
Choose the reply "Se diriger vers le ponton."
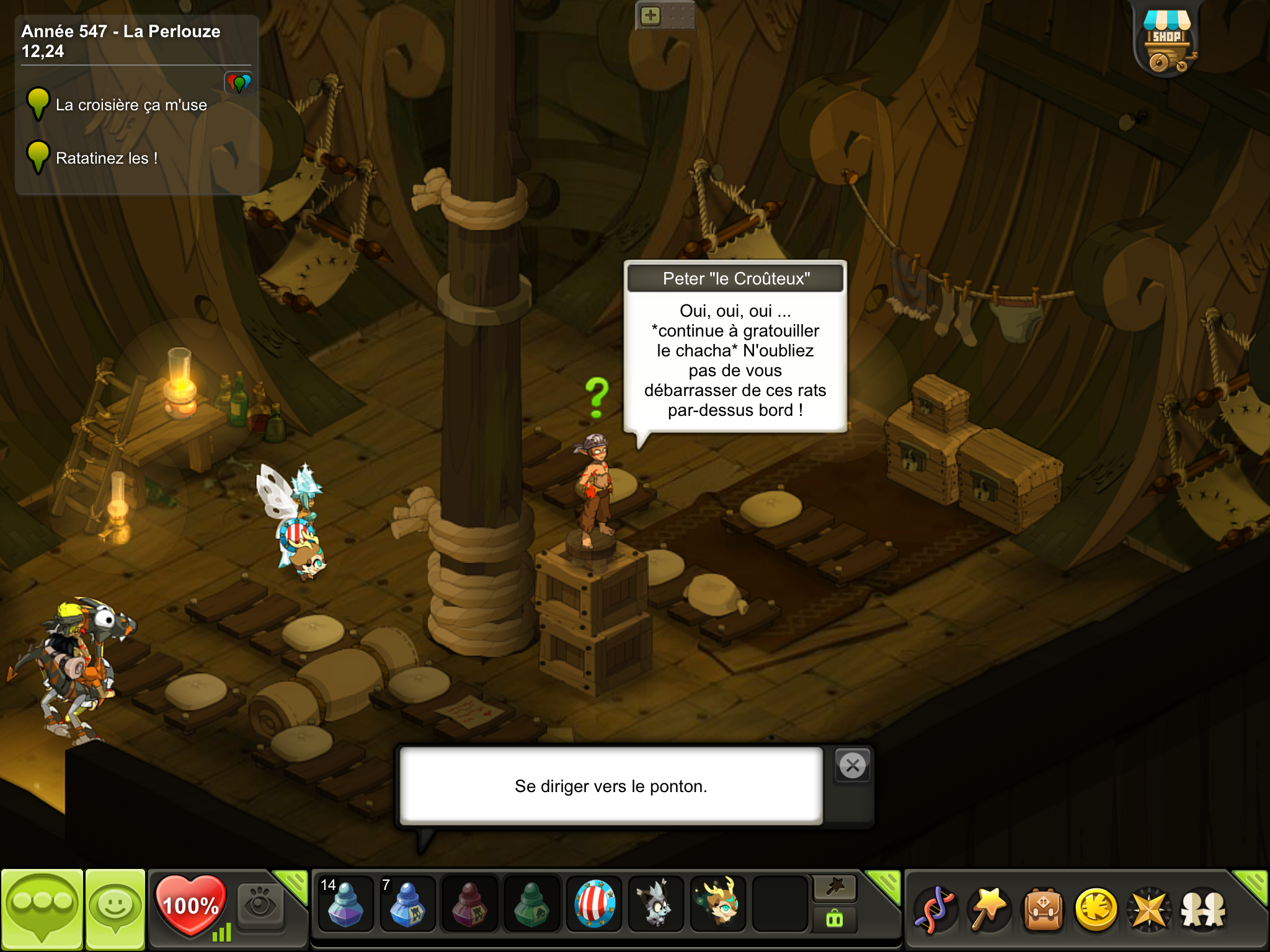point(611,786)
